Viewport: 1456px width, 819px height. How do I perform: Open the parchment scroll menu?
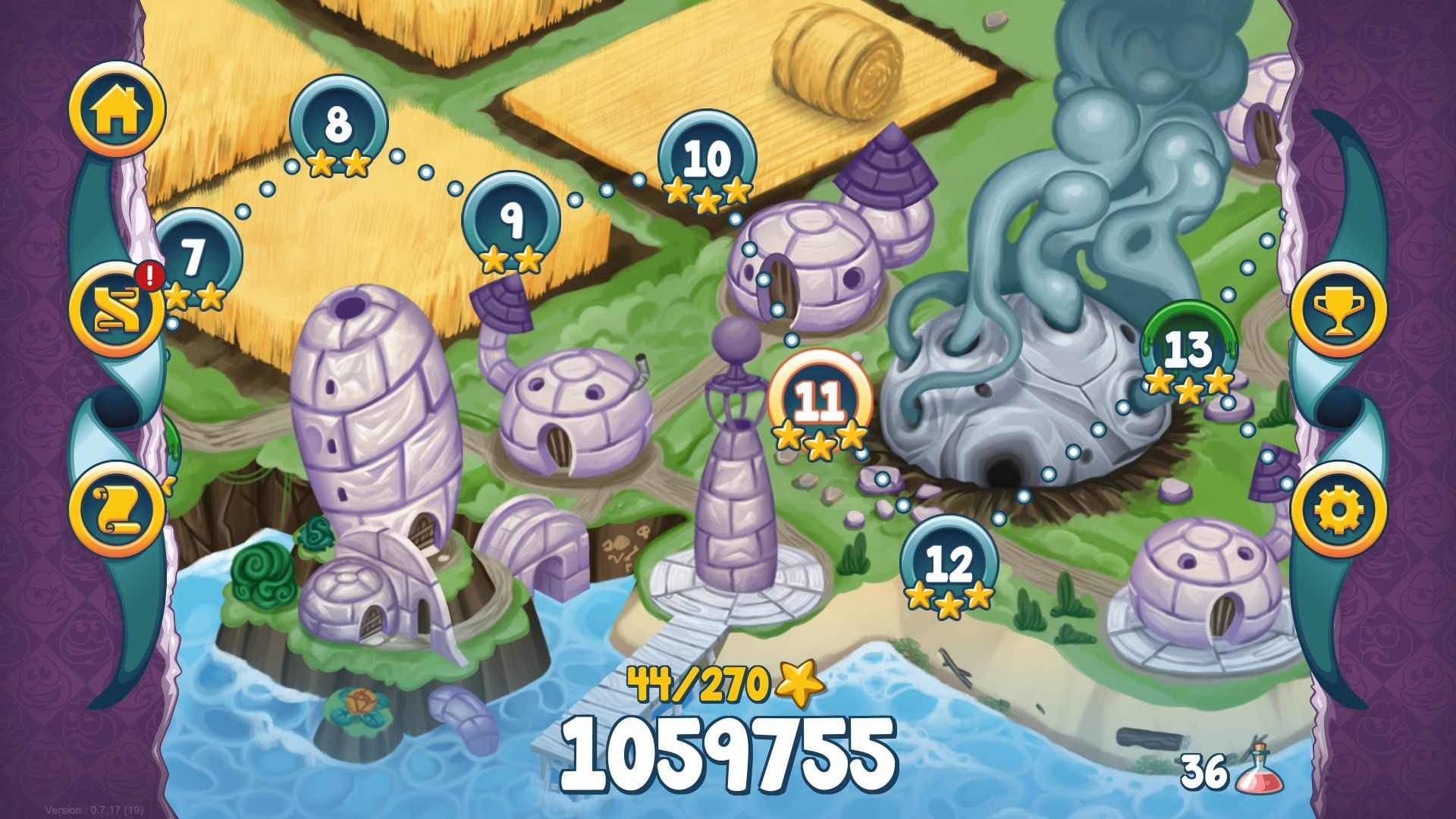pyautogui.click(x=117, y=508)
